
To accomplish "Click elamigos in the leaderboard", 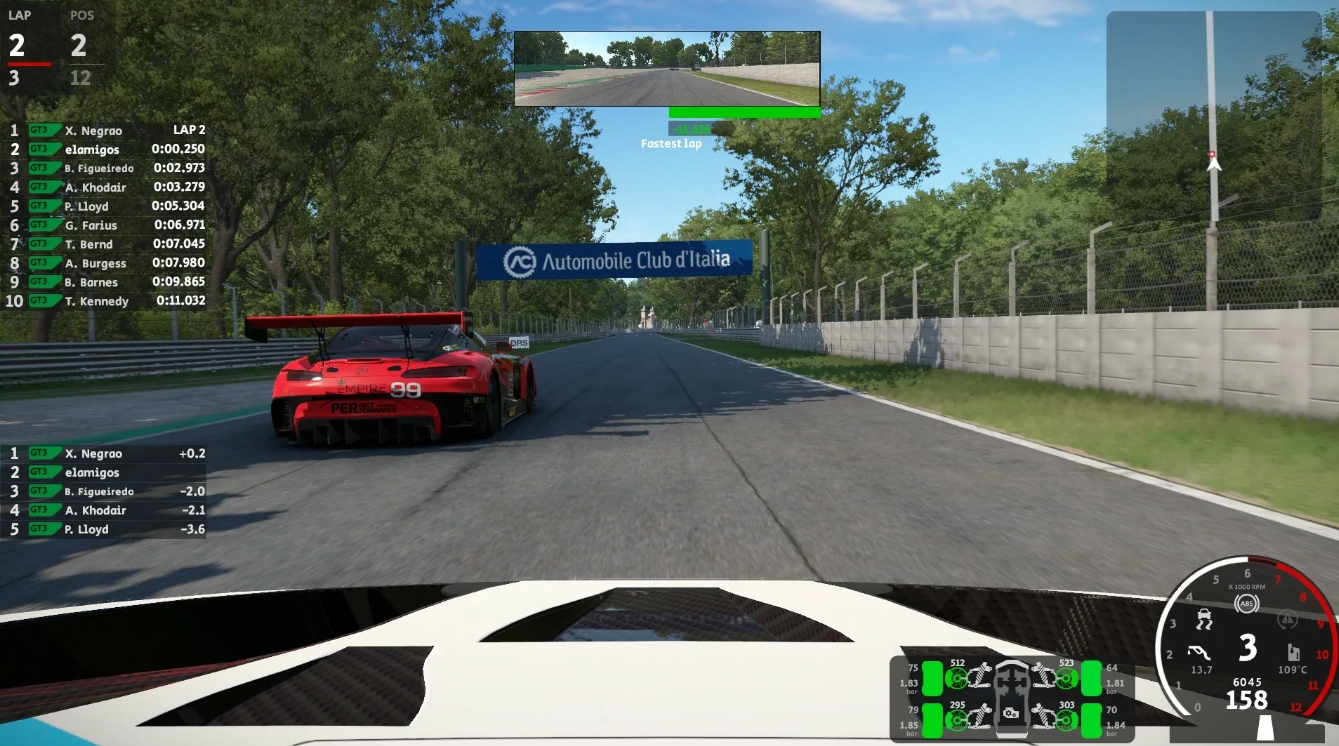I will (94, 149).
